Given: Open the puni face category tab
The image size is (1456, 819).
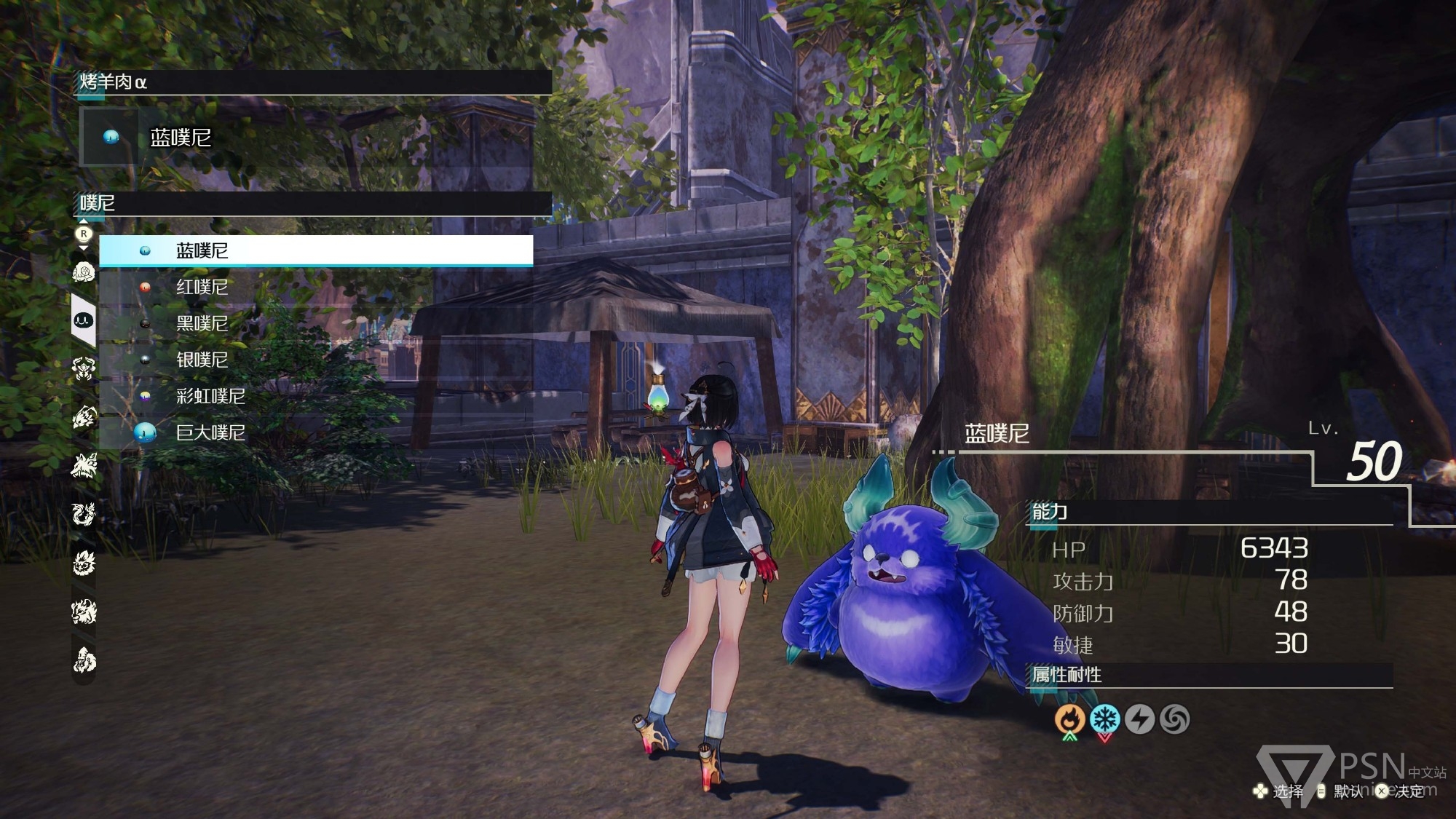Looking at the screenshot, I should click(x=84, y=320).
